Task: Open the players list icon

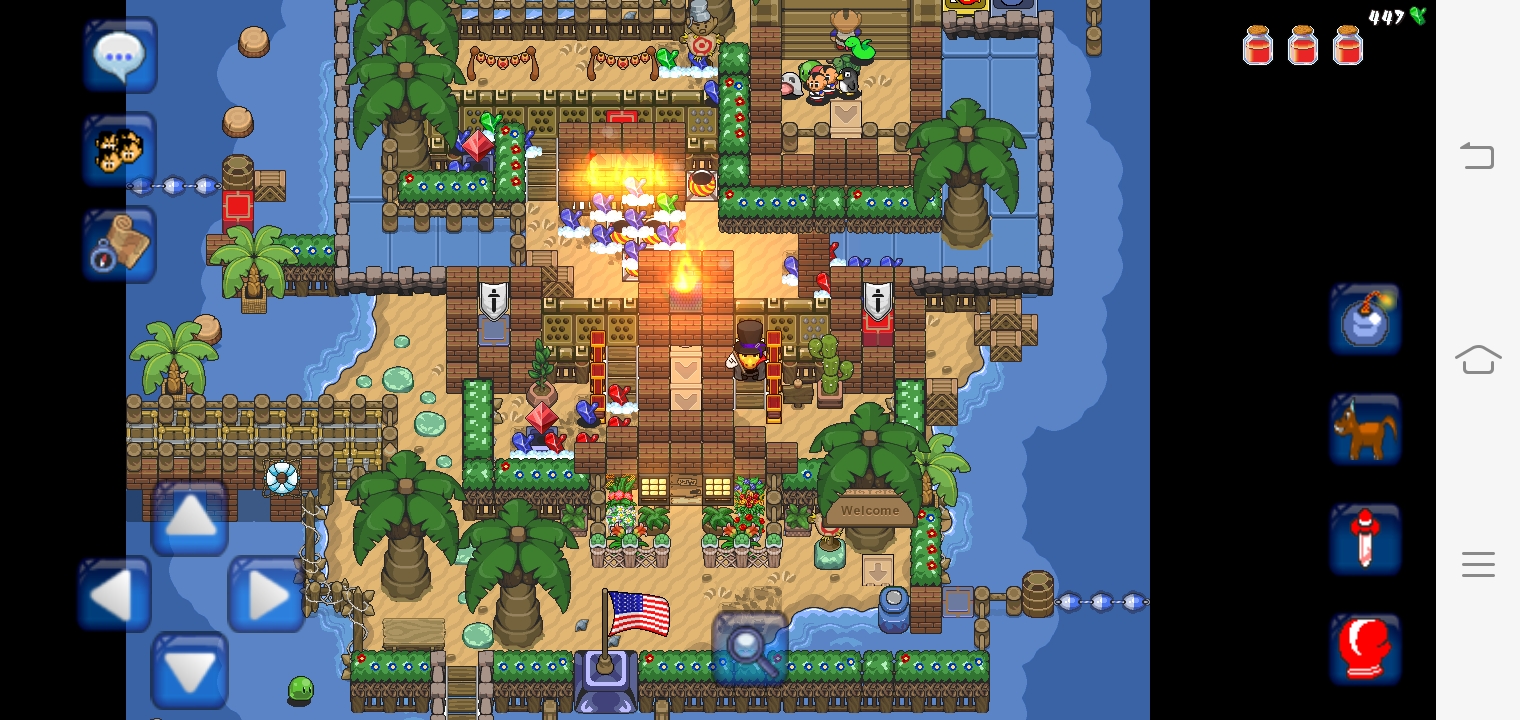Action: [120, 150]
